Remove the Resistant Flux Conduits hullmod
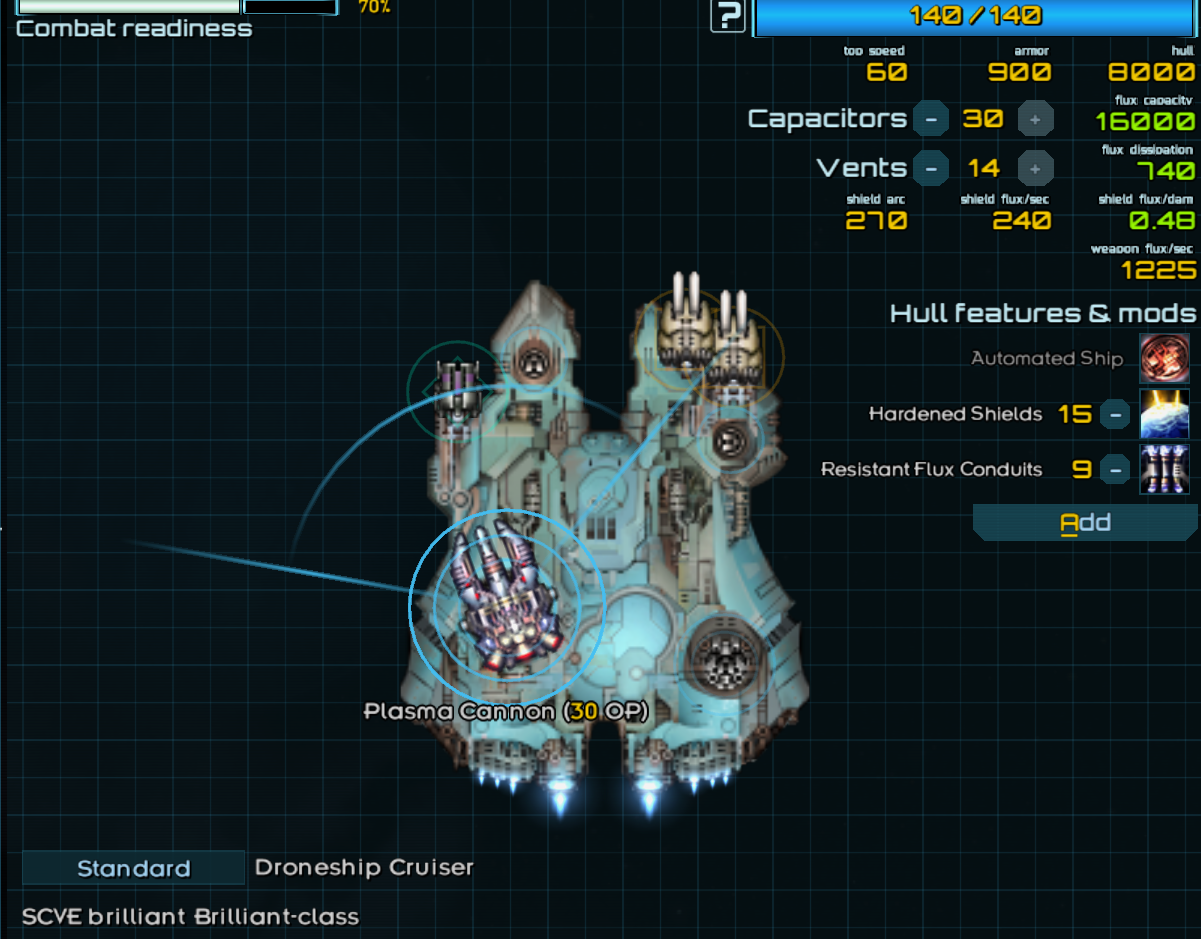 tap(1115, 469)
